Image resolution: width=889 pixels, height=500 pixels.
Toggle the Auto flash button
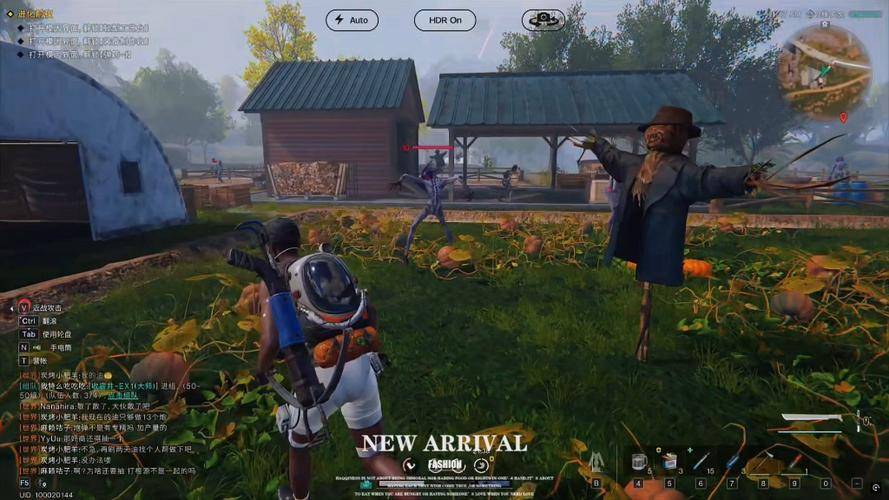click(351, 20)
